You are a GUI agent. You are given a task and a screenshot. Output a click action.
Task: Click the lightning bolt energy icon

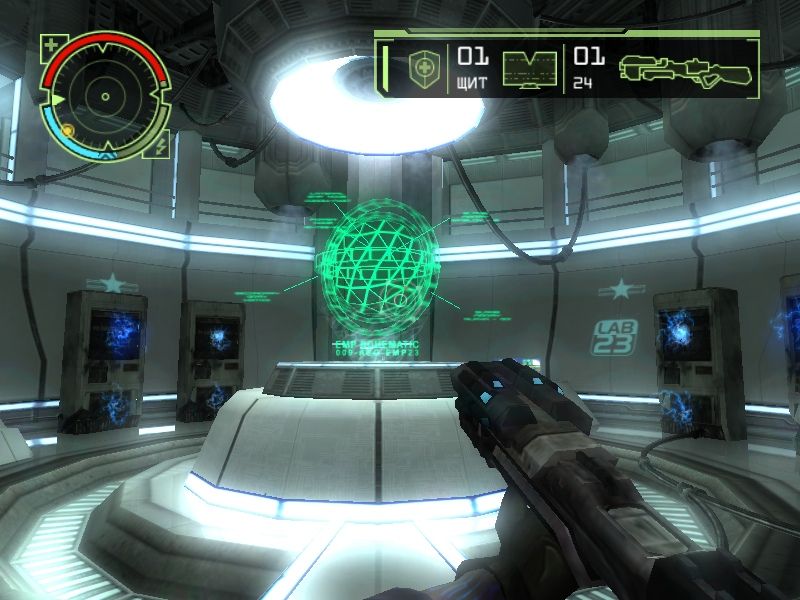[x=161, y=148]
